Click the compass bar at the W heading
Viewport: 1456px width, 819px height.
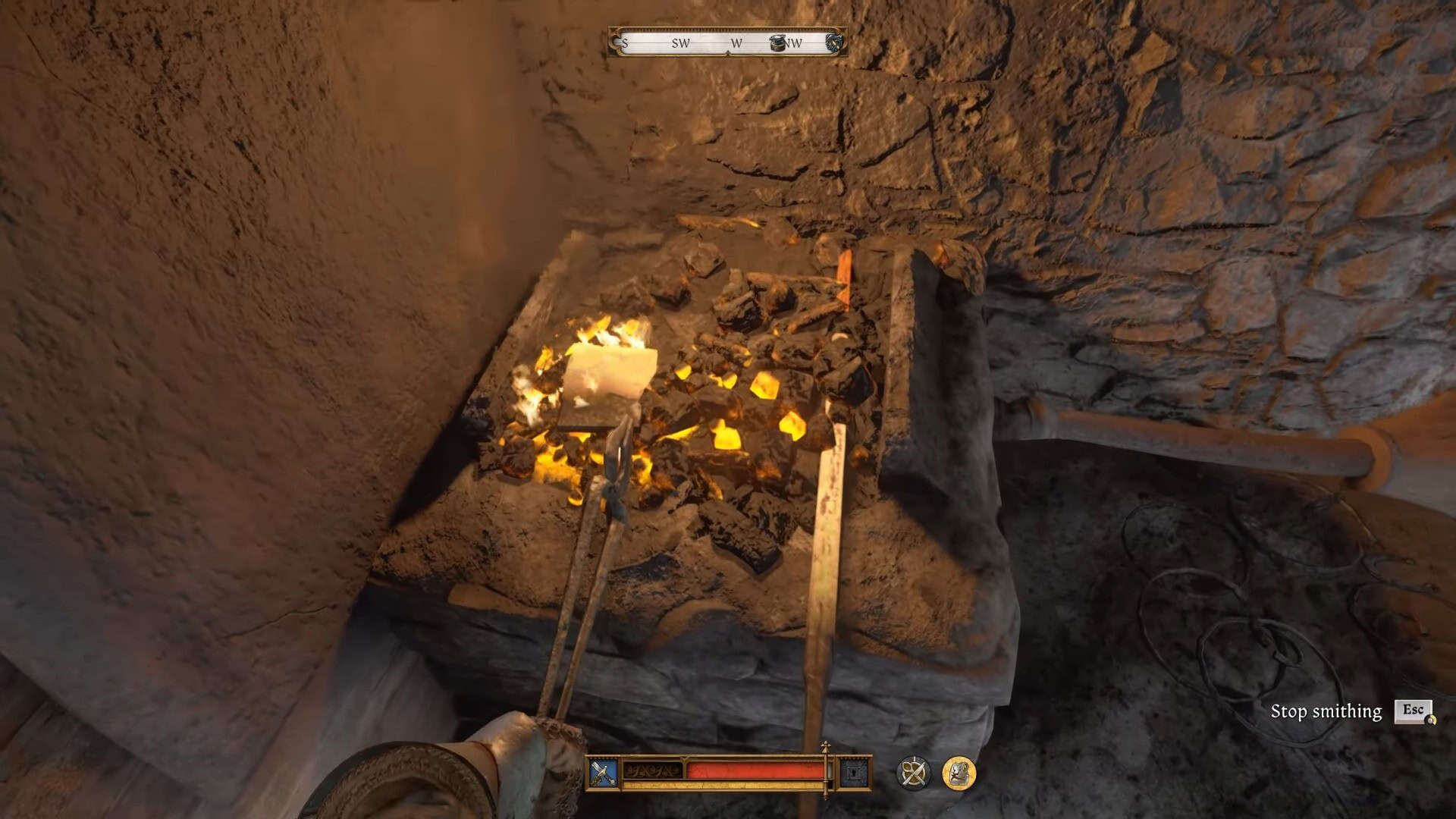[736, 43]
